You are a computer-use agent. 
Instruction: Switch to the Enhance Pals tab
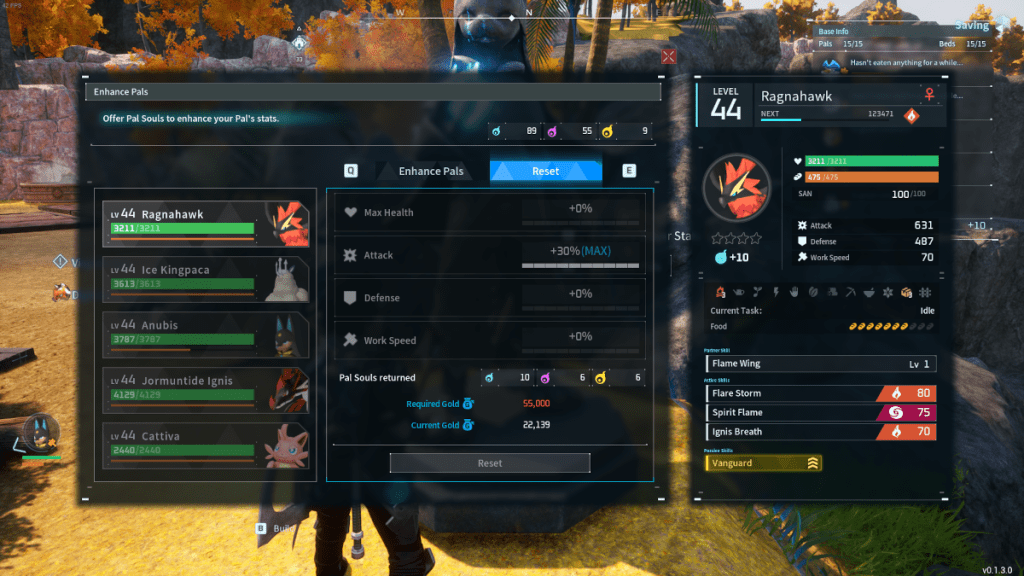coord(431,171)
